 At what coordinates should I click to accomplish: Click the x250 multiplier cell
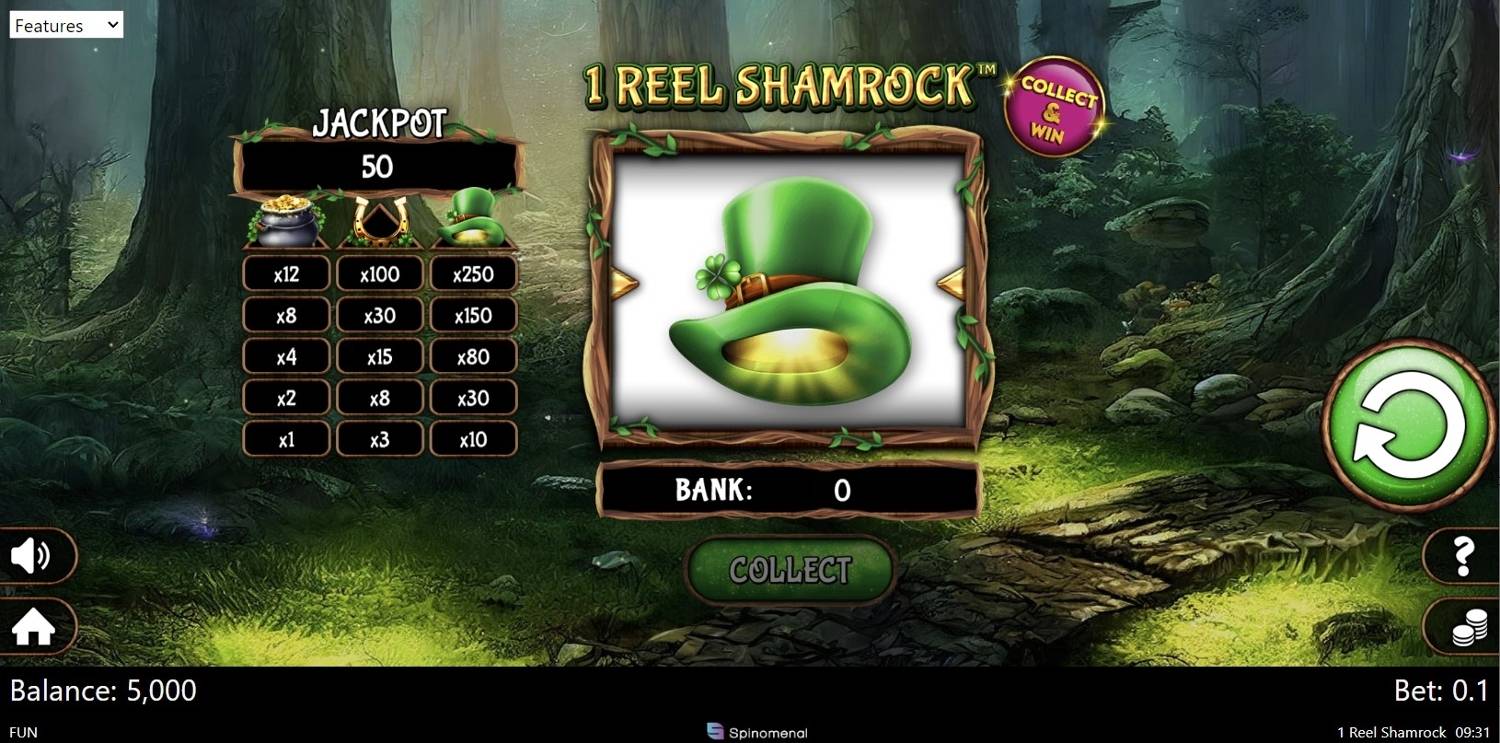coord(474,273)
